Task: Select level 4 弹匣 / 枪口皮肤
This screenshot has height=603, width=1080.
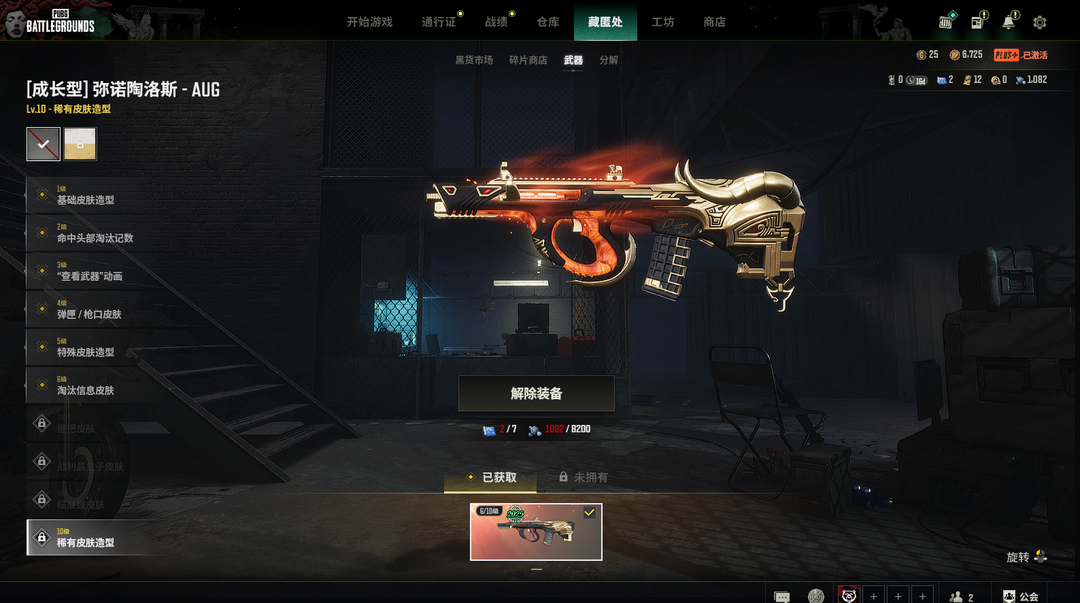Action: pos(89,309)
